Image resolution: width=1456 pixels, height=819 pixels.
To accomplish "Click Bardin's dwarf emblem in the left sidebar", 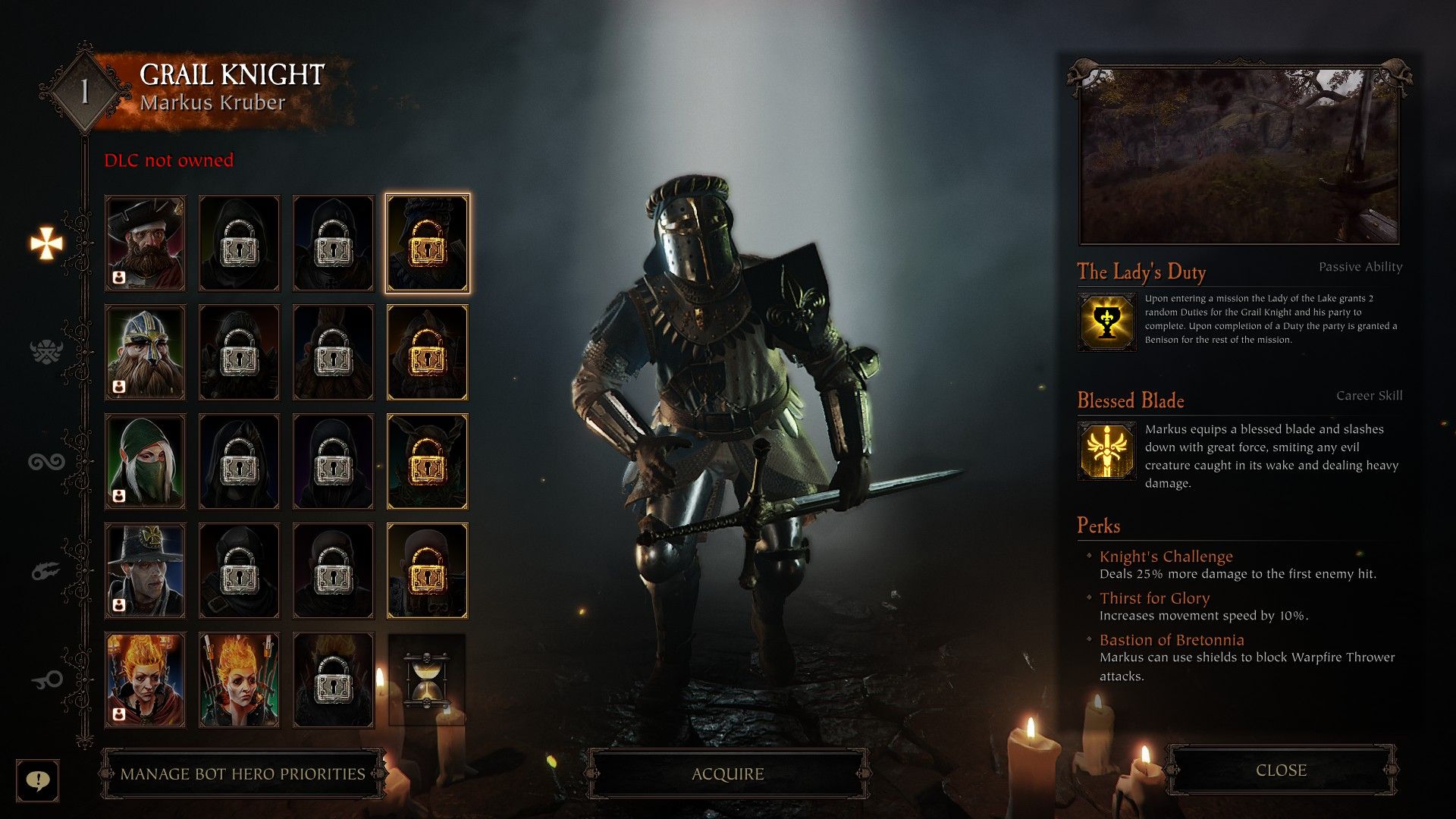I will (45, 350).
